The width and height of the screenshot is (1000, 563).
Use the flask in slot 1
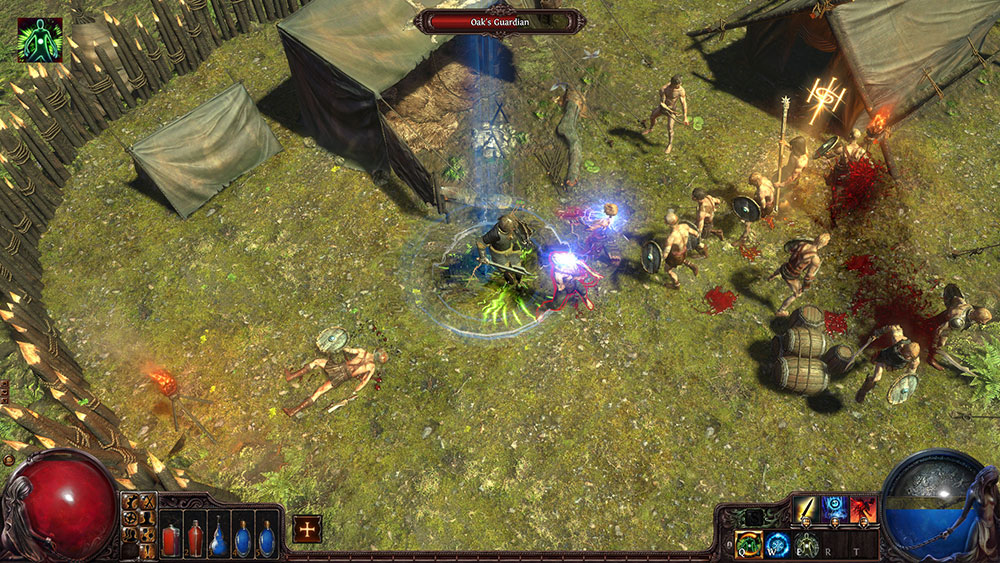coord(171,533)
